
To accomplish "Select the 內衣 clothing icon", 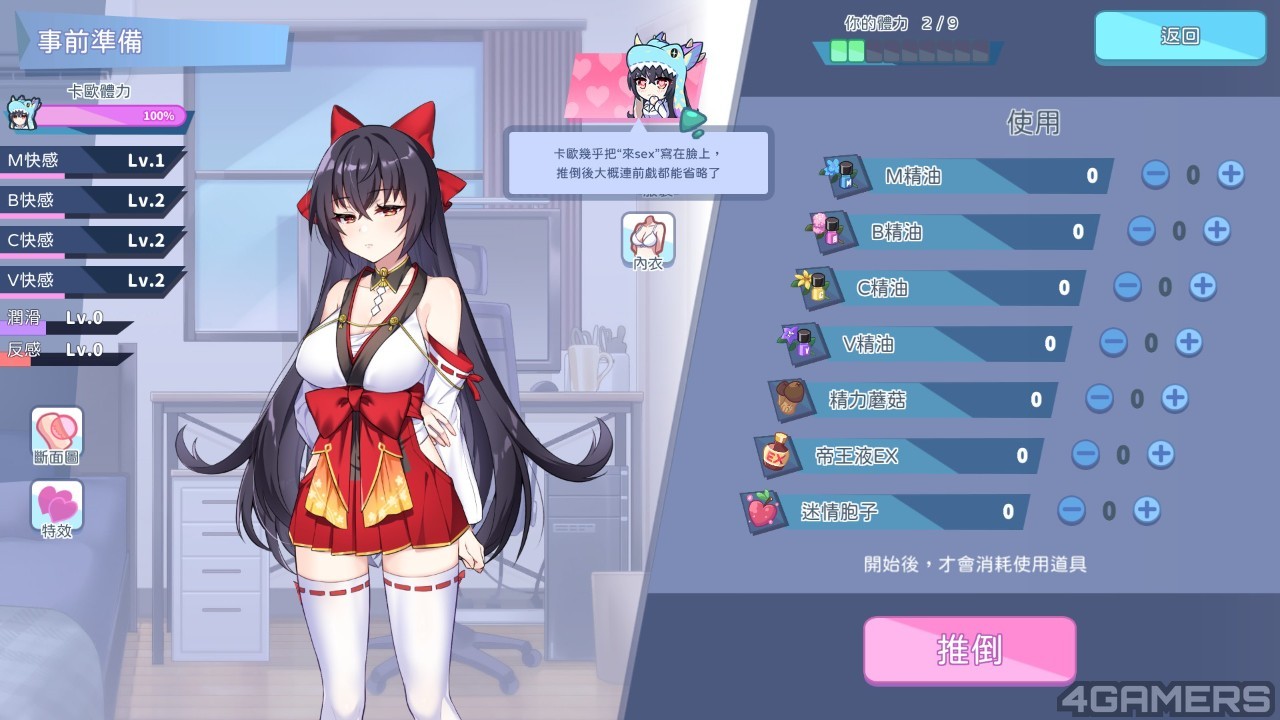I will (x=648, y=240).
